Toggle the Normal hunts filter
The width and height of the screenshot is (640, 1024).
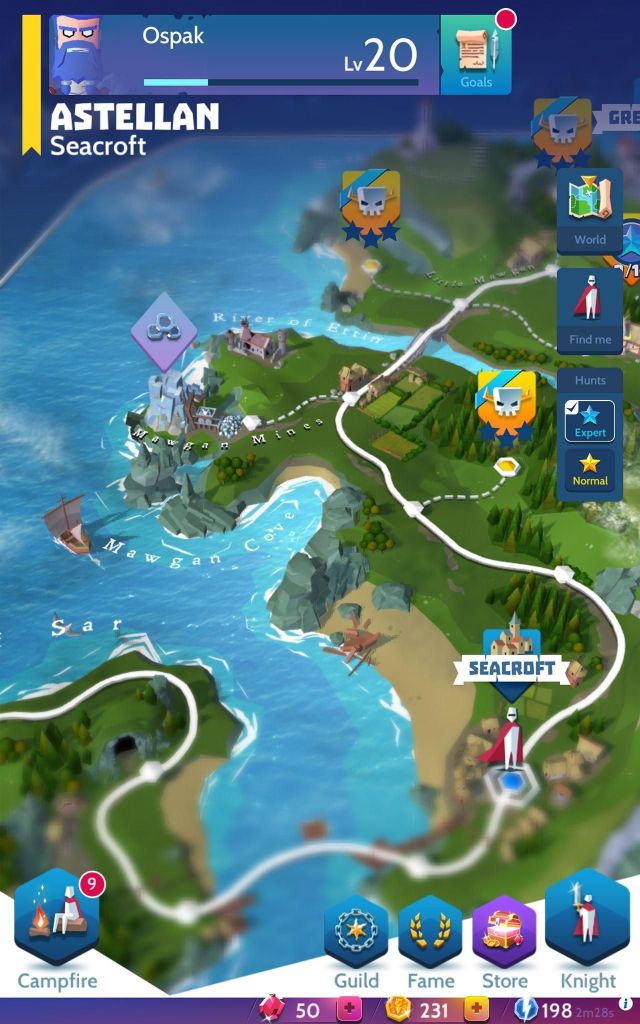click(x=589, y=469)
